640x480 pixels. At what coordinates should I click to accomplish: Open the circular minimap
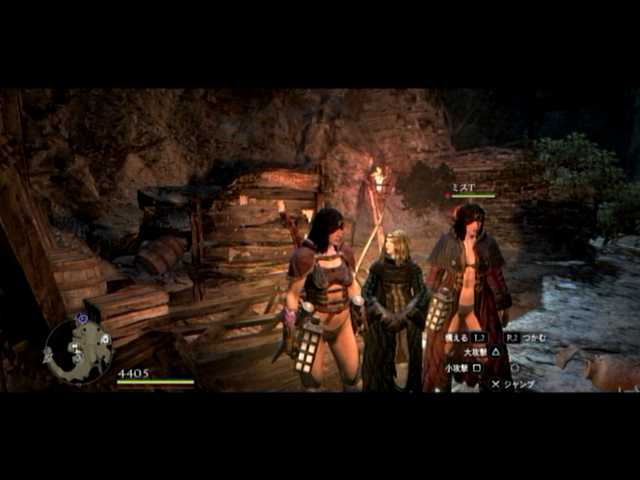pyautogui.click(x=79, y=350)
